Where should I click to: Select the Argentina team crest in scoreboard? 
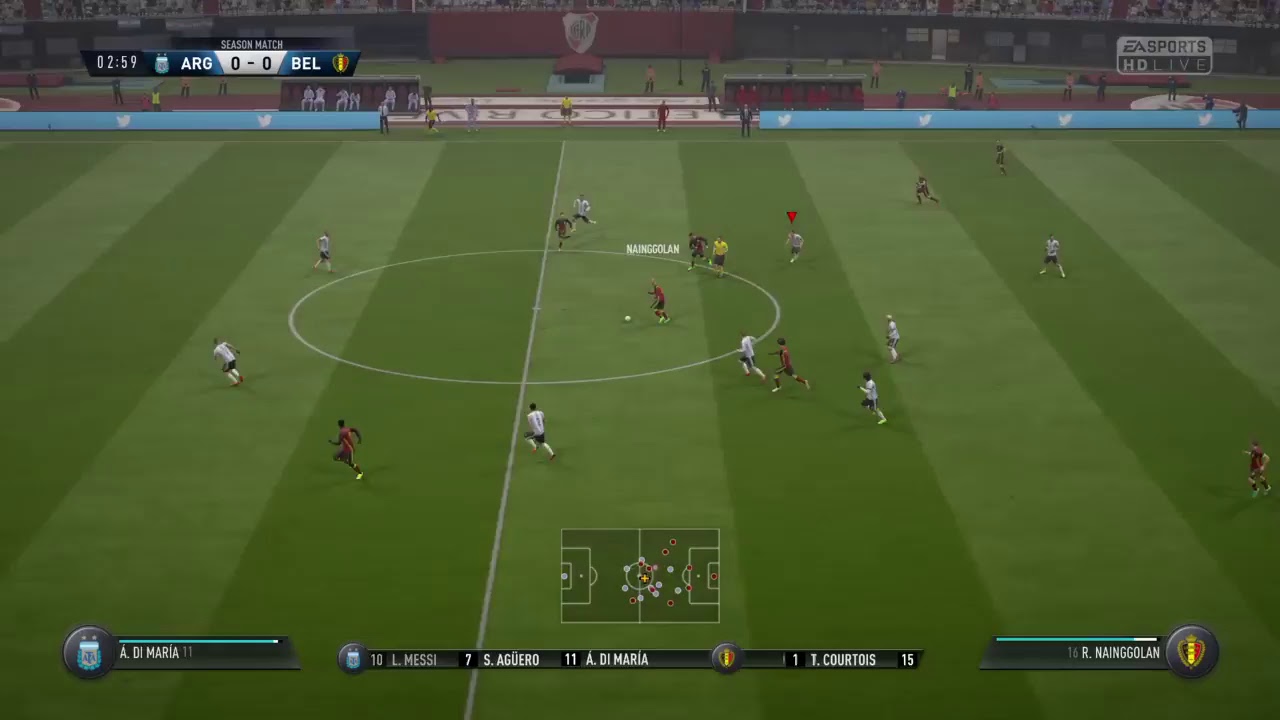click(x=161, y=63)
